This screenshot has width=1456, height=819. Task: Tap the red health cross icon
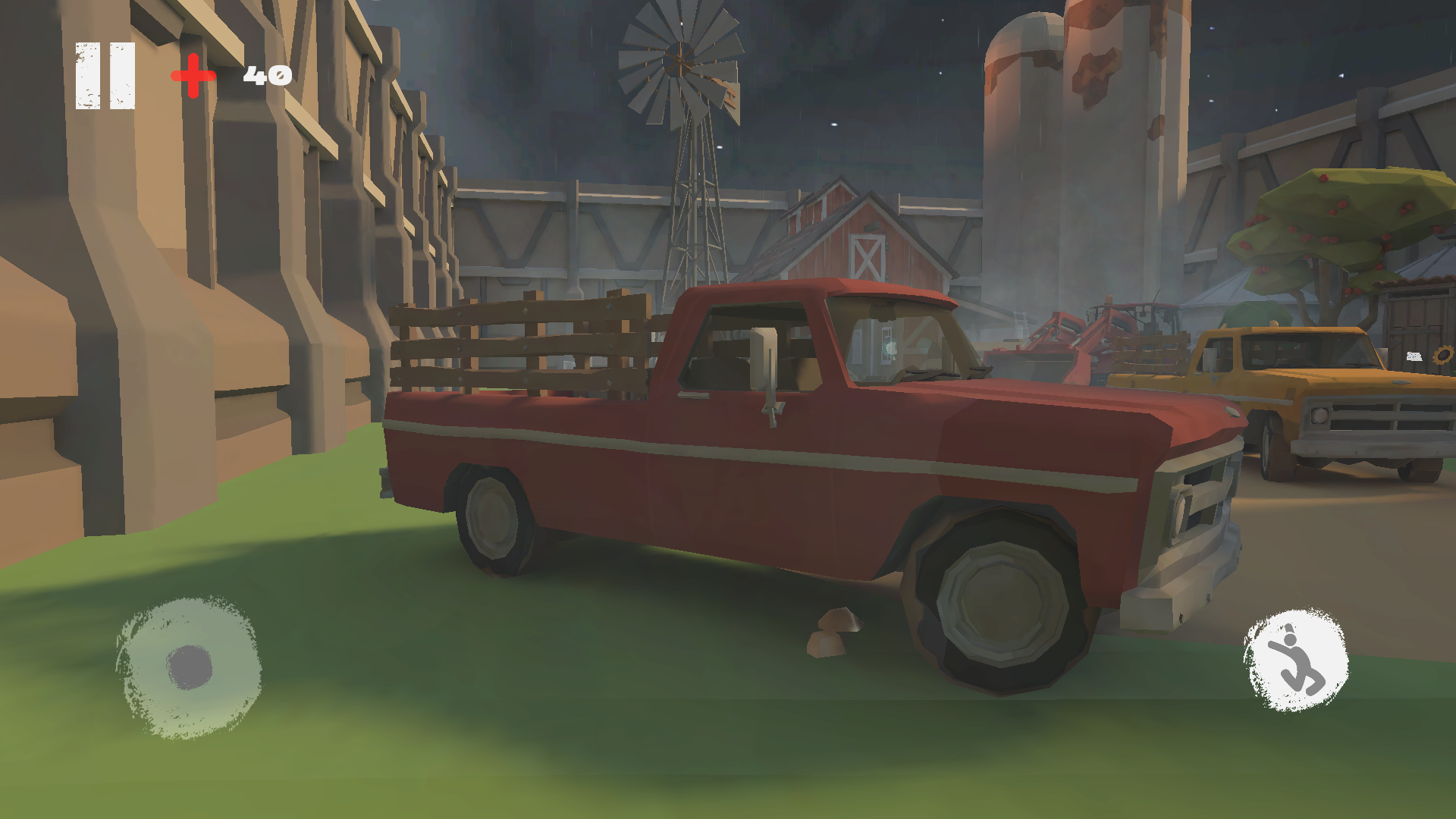click(x=192, y=74)
